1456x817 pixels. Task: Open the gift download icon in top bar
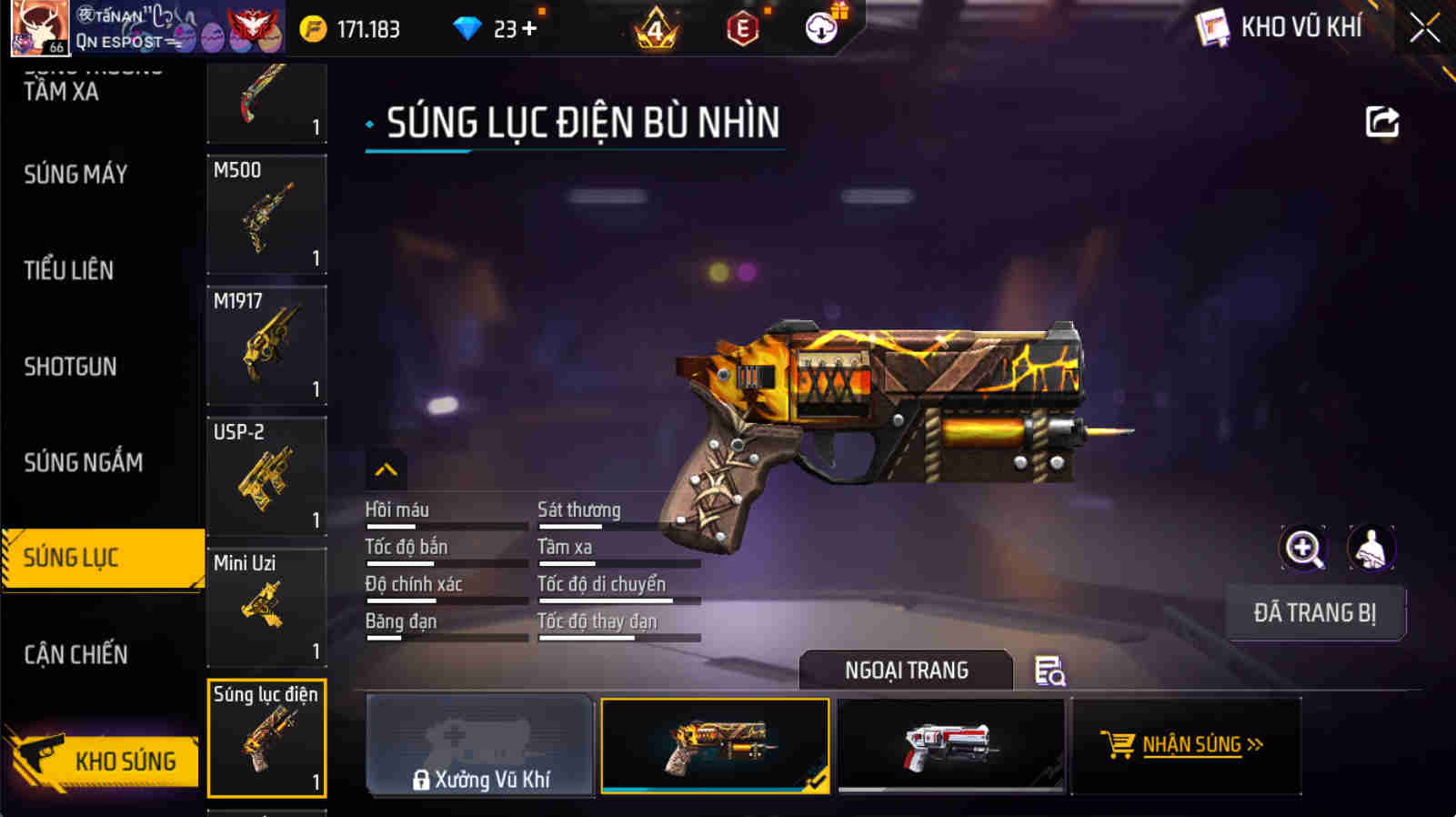[x=819, y=27]
